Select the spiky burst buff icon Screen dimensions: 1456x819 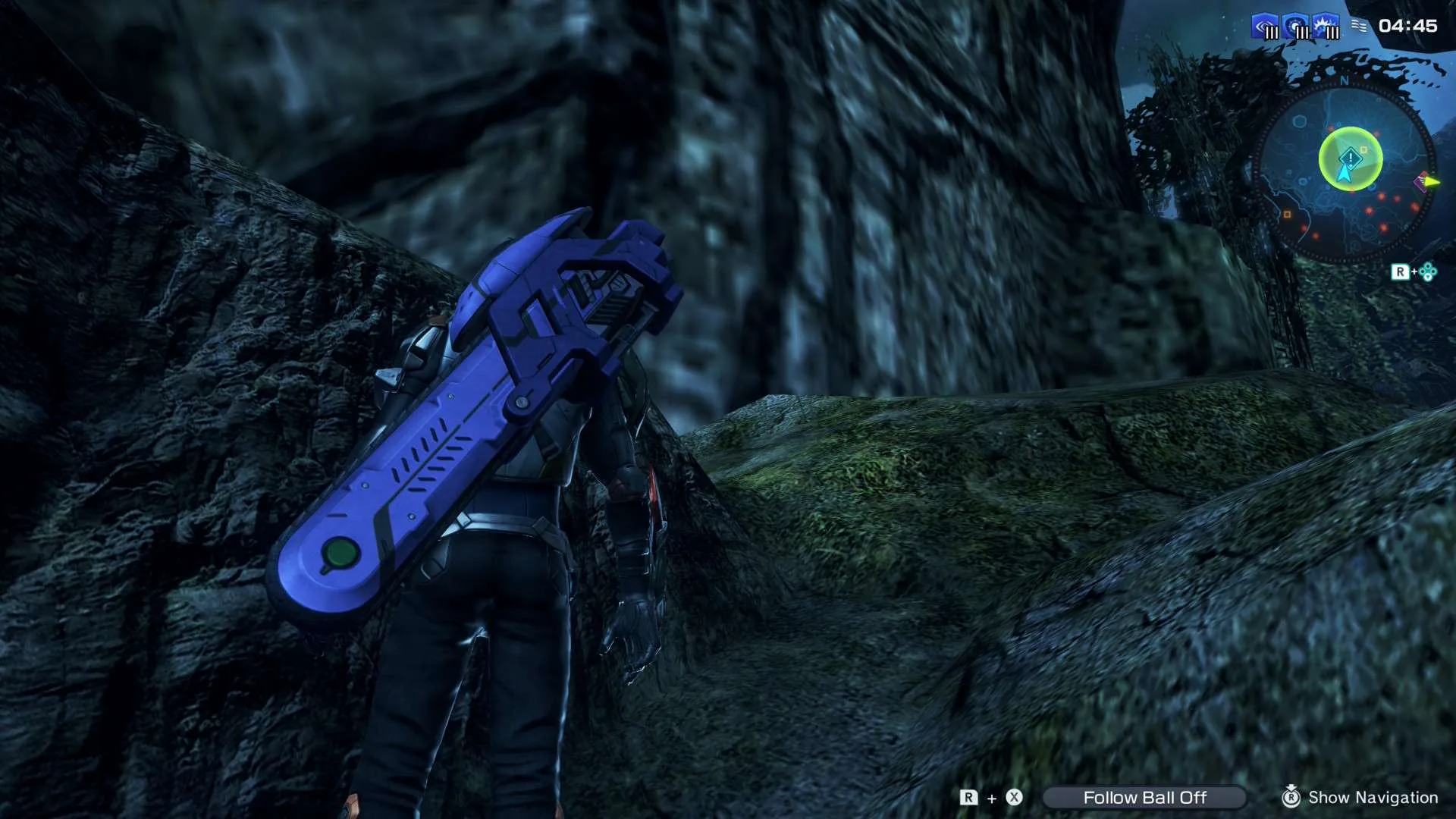click(1327, 27)
